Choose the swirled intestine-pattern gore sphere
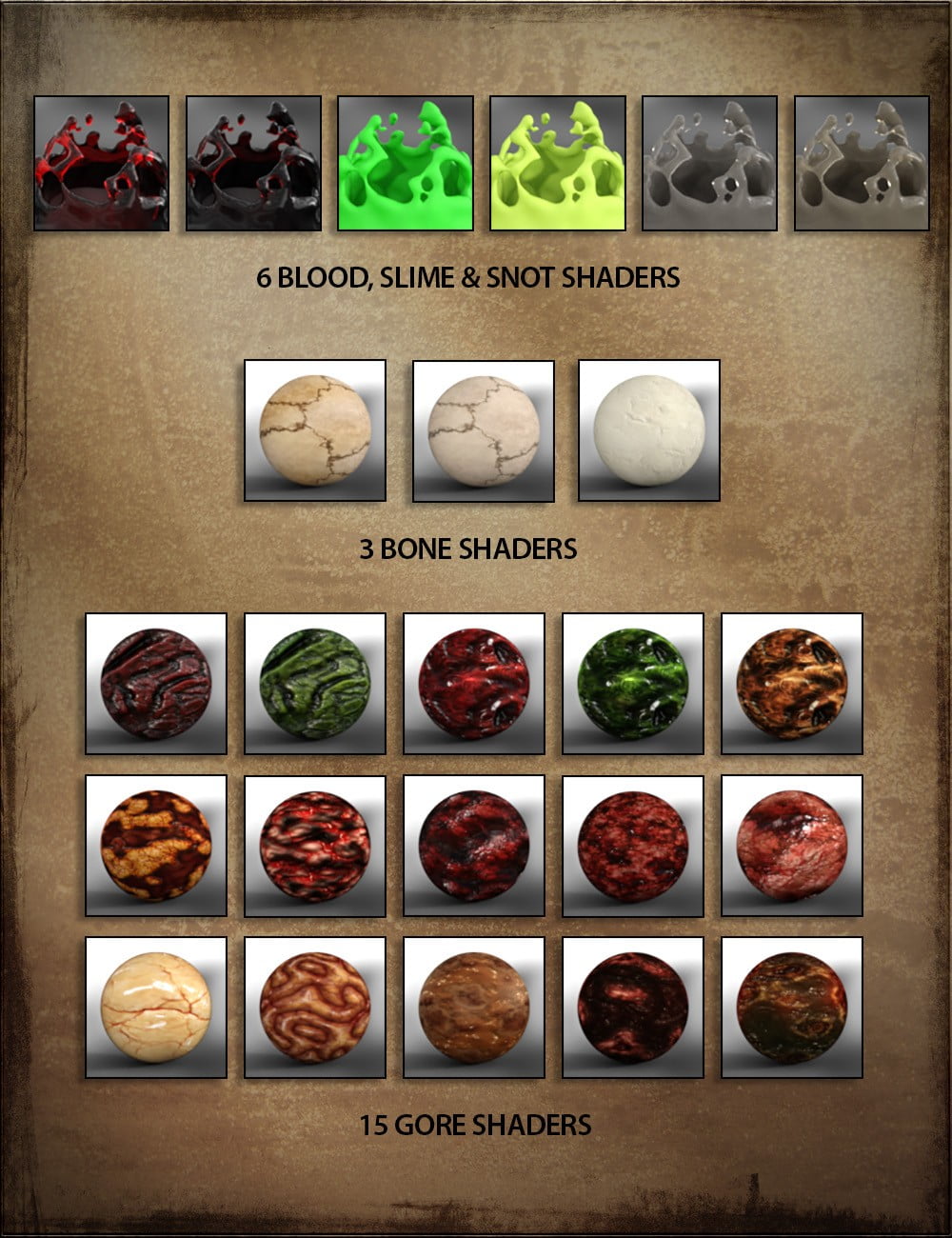Image resolution: width=952 pixels, height=1238 pixels. (315, 1008)
